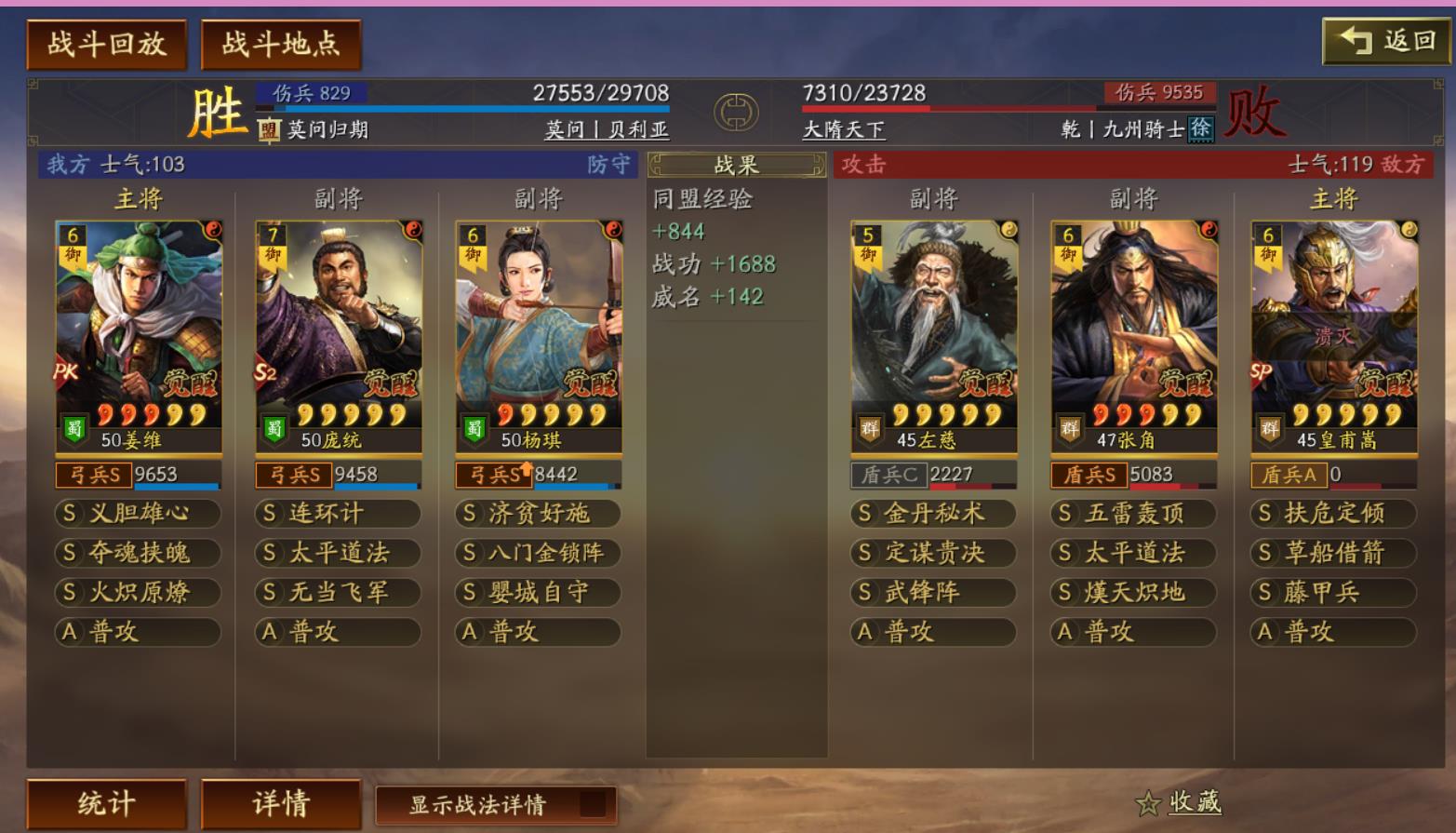Image resolution: width=1456 pixels, height=833 pixels.
Task: View the 金丹秘术 skill
Action: [933, 513]
